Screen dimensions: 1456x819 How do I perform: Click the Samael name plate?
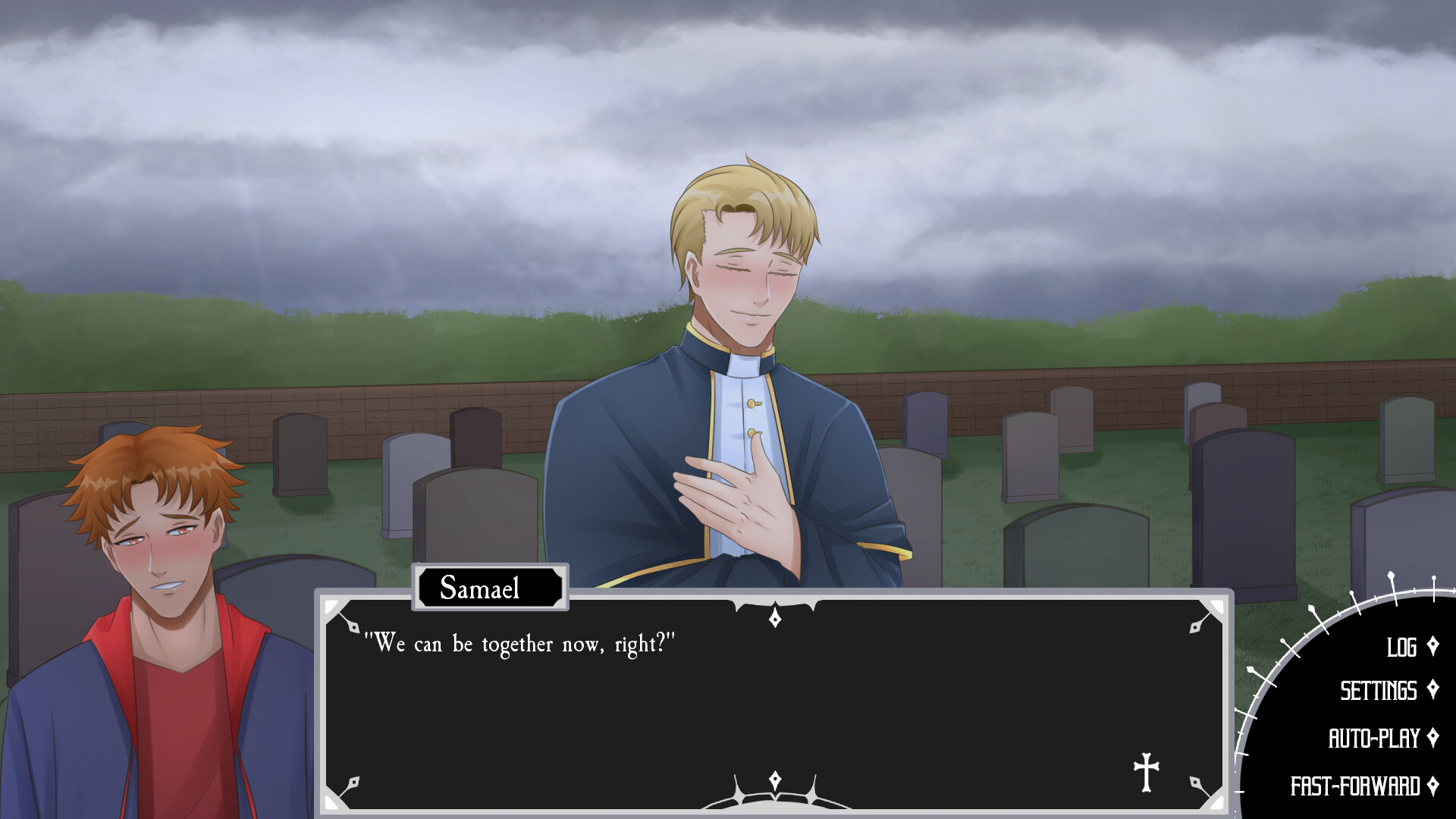[488, 589]
